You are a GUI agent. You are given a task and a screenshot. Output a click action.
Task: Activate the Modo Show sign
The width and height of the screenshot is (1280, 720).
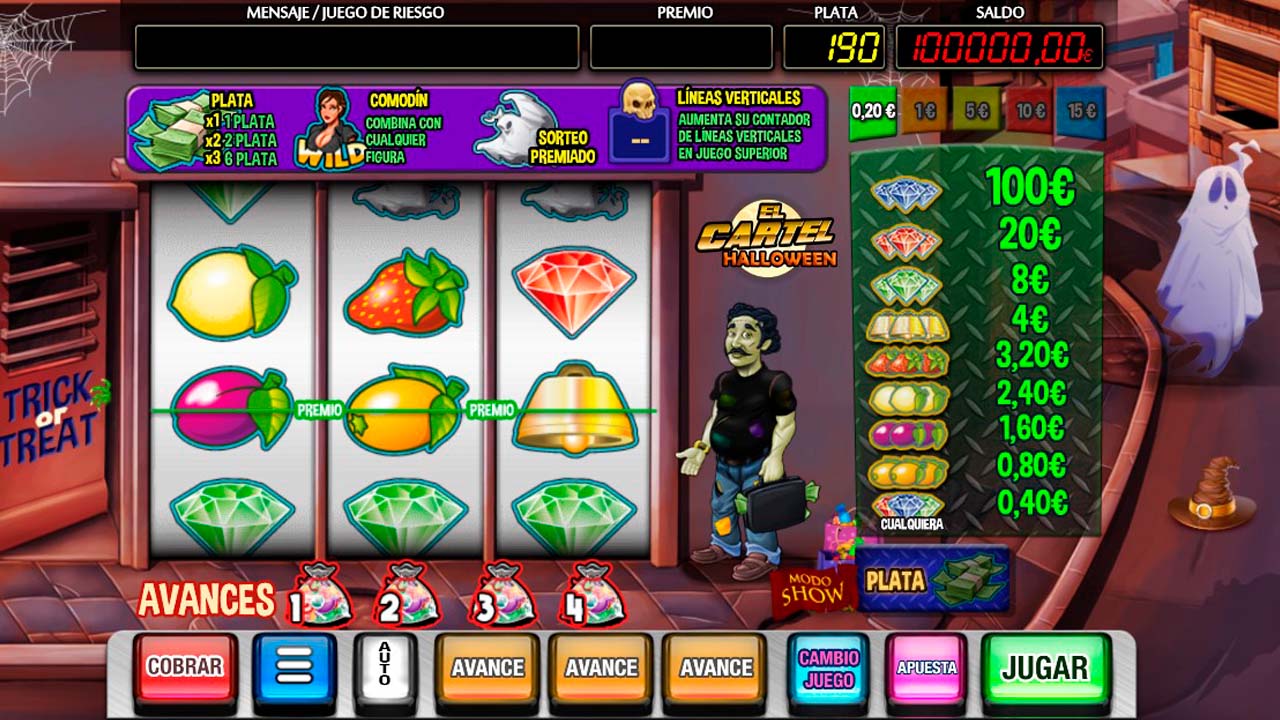(811, 591)
